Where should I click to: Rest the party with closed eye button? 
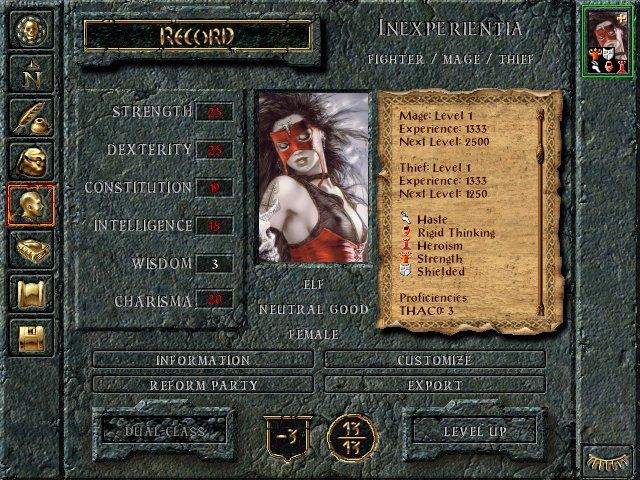(608, 462)
